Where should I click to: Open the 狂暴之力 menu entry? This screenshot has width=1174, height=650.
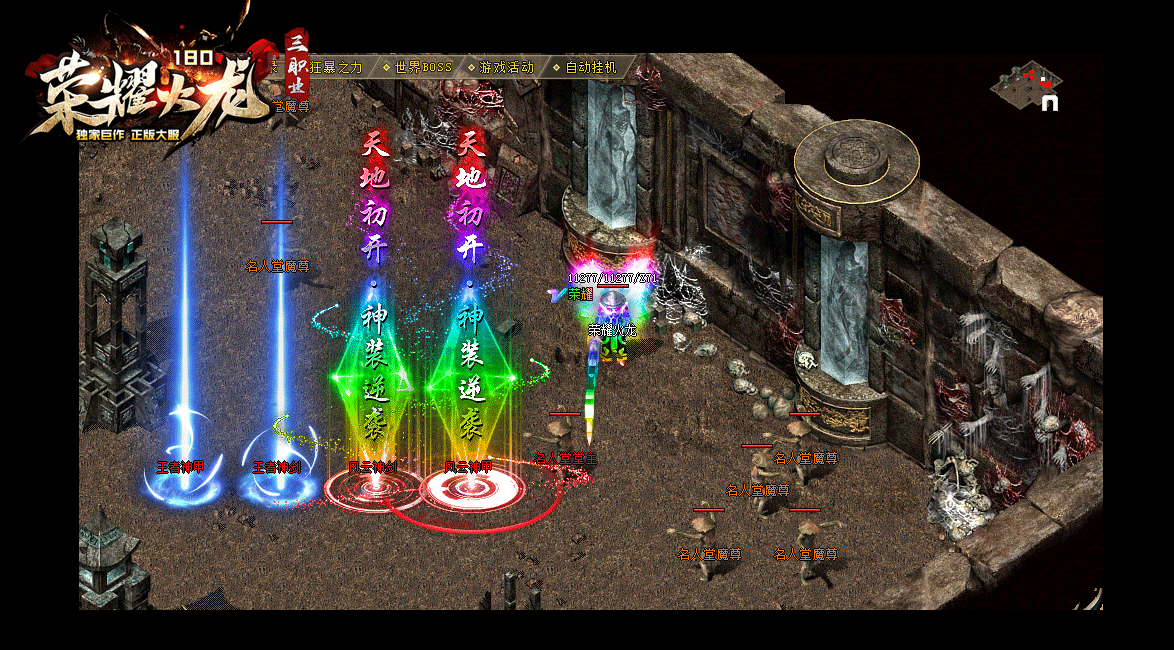point(335,68)
